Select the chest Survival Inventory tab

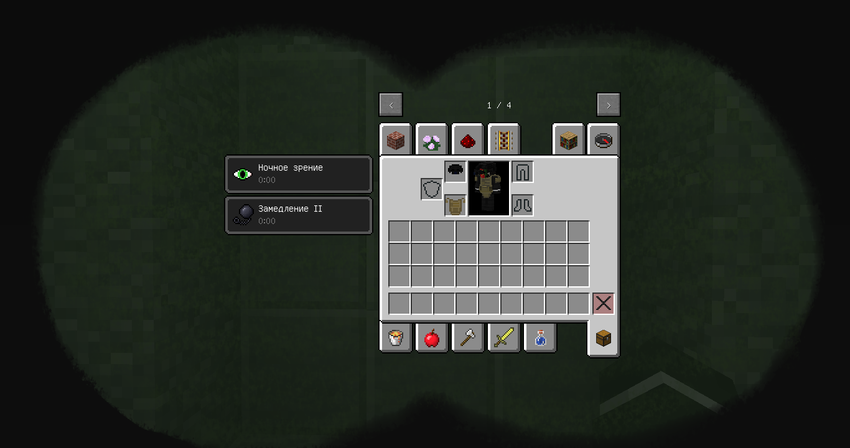(603, 338)
